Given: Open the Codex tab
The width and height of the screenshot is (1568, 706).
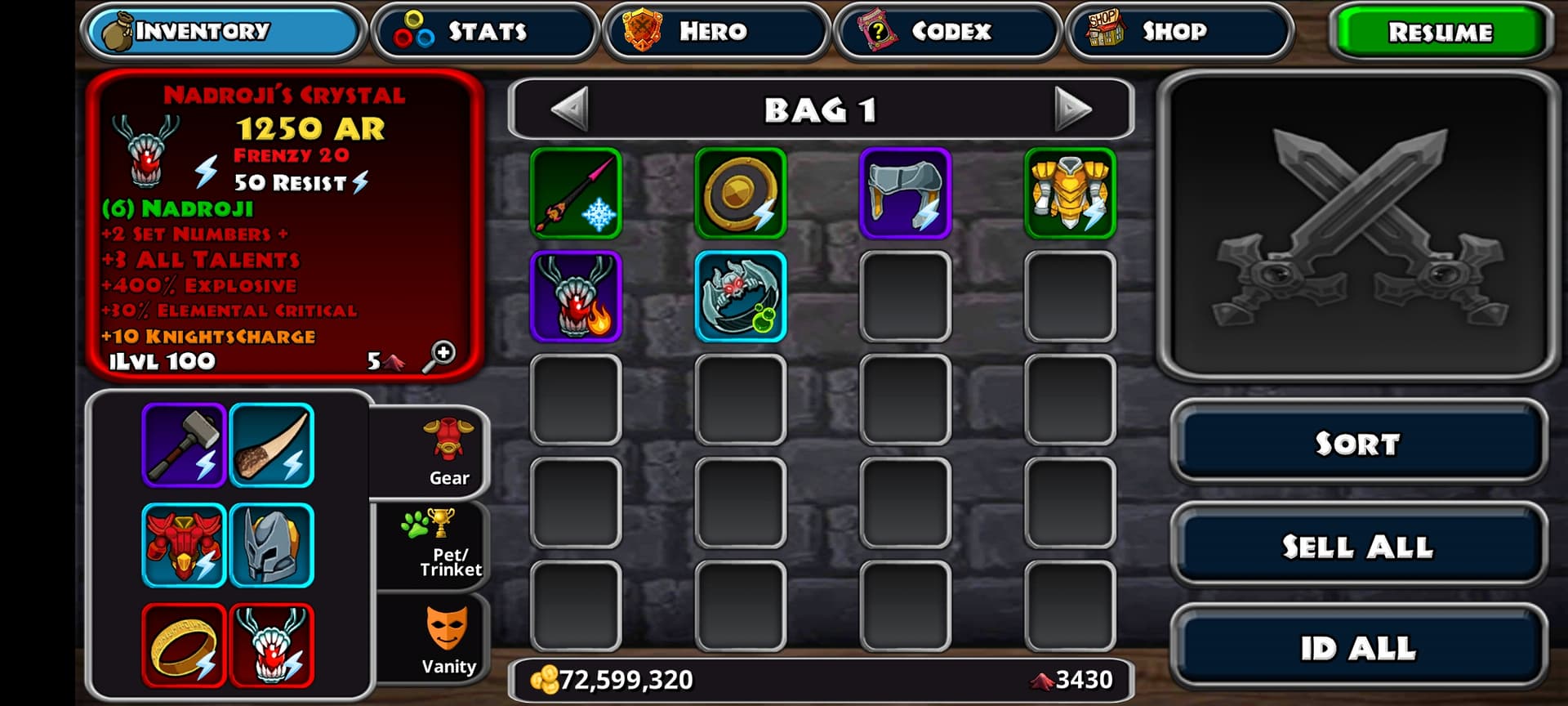Looking at the screenshot, I should click(947, 32).
